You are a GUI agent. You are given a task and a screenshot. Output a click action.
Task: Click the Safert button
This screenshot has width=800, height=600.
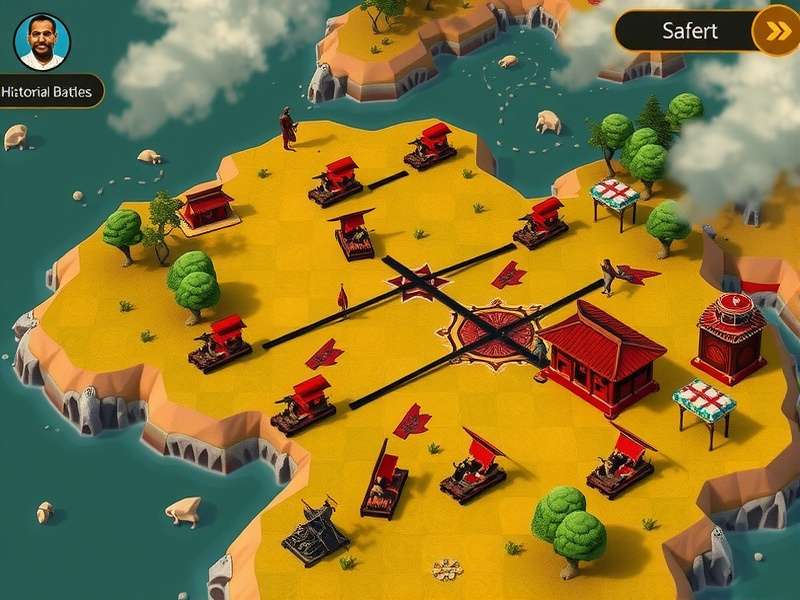pos(689,31)
